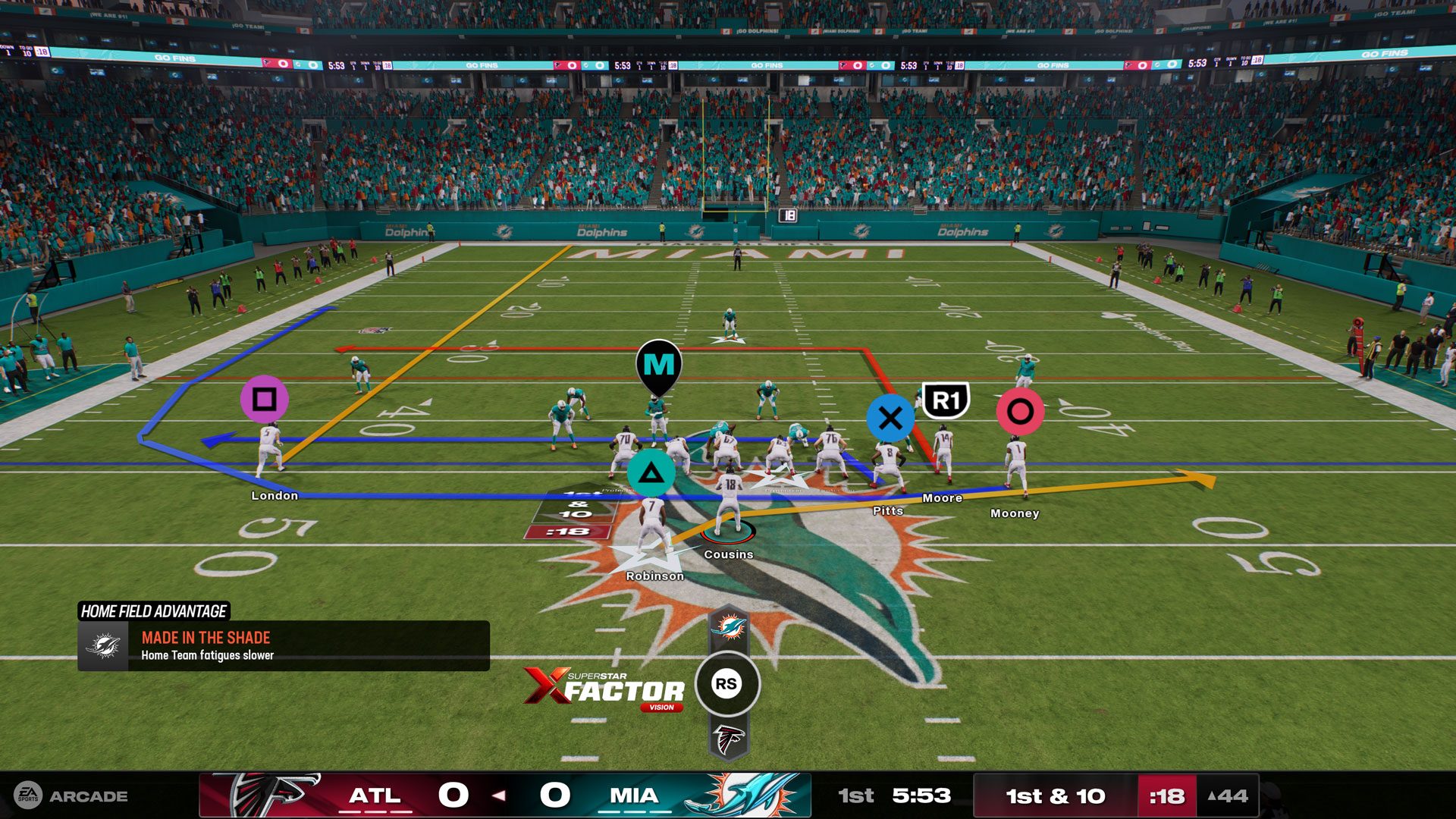Click the teal Triangle icon above Robinson
Screen dimensions: 1456x819
click(x=650, y=471)
